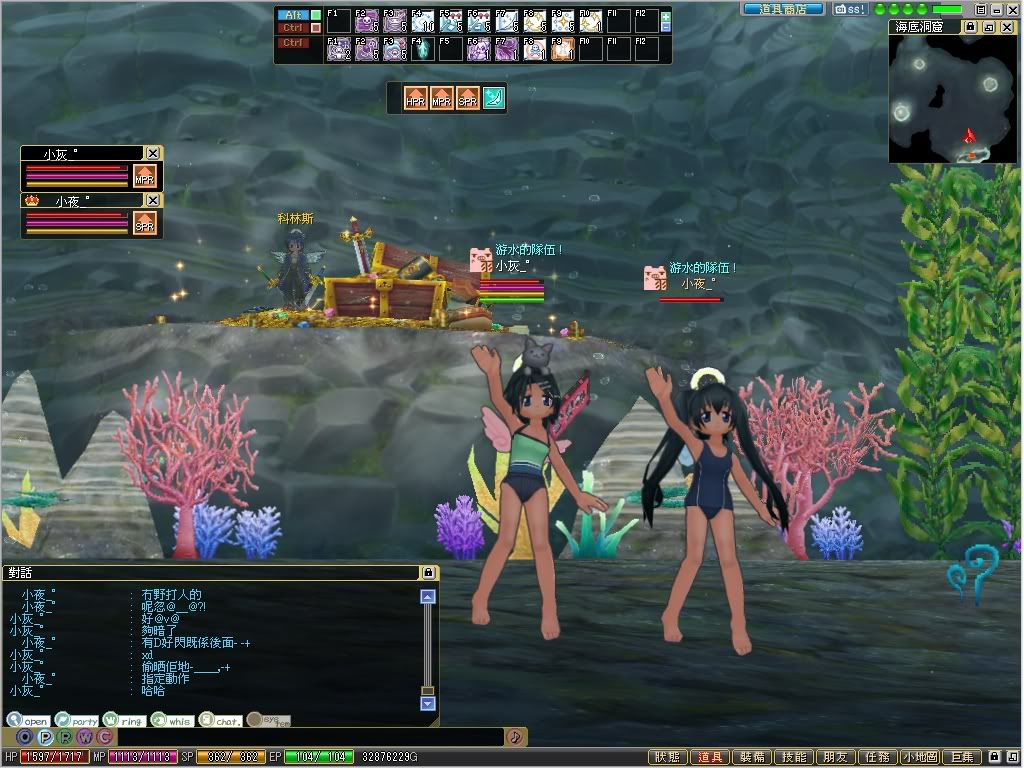Viewport: 1024px width, 768px height.
Task: Open the 裝備 equipment window
Action: 752,758
